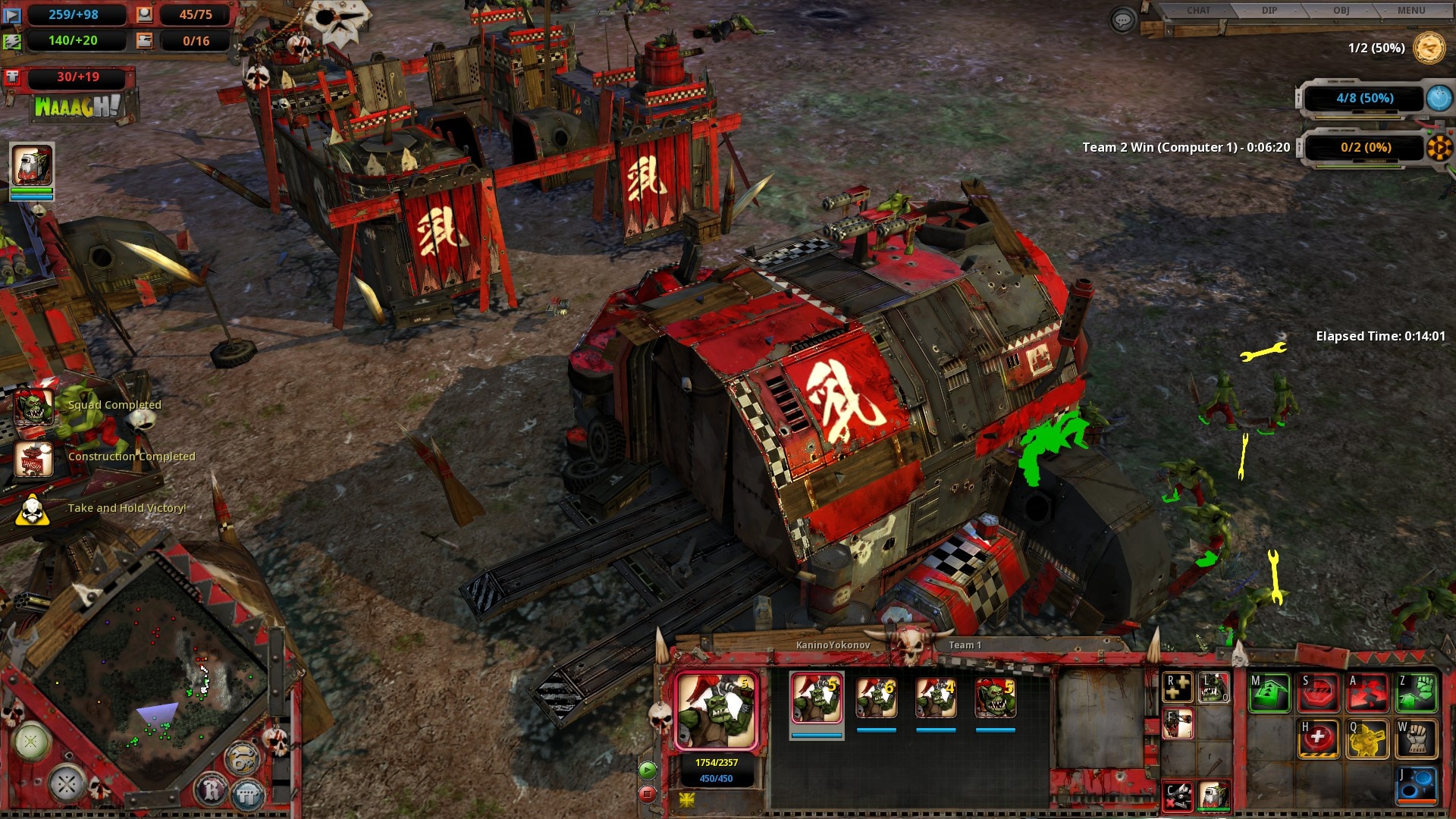This screenshot has height=819, width=1456.
Task: Activate the Stop command (S)
Action: pos(1318,692)
